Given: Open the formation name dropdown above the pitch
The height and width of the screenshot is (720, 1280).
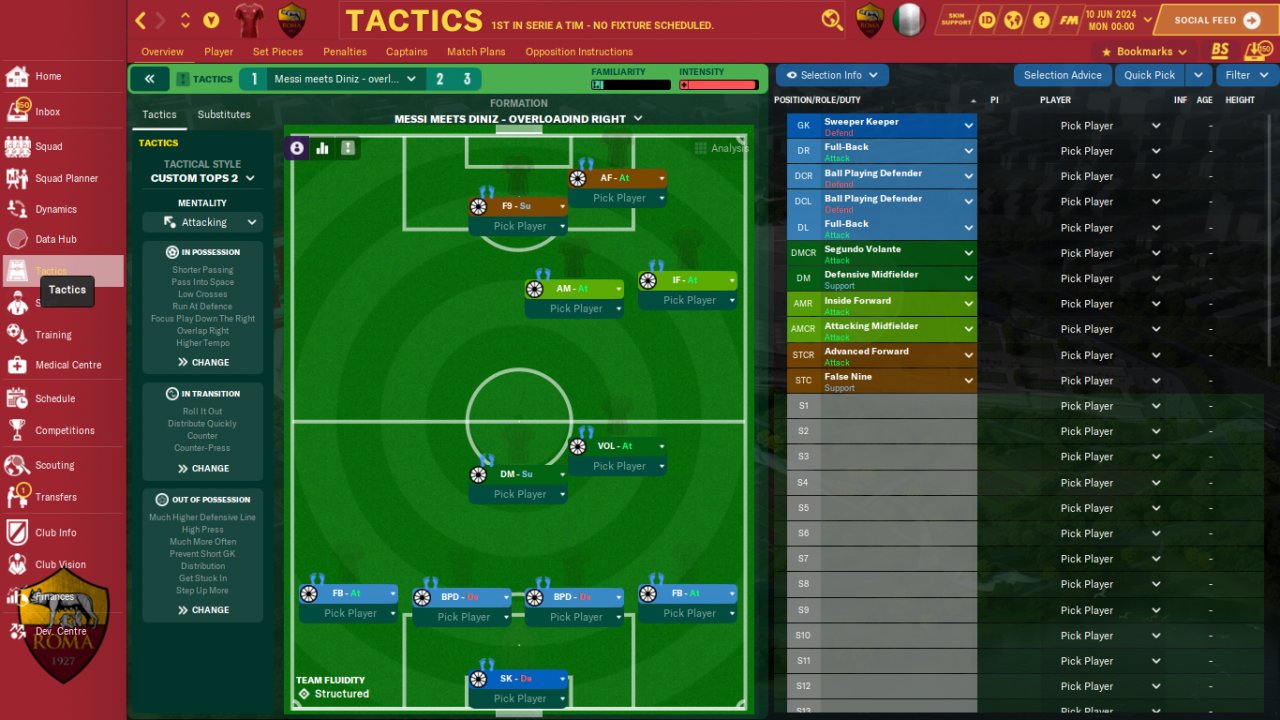Looking at the screenshot, I should click(518, 119).
